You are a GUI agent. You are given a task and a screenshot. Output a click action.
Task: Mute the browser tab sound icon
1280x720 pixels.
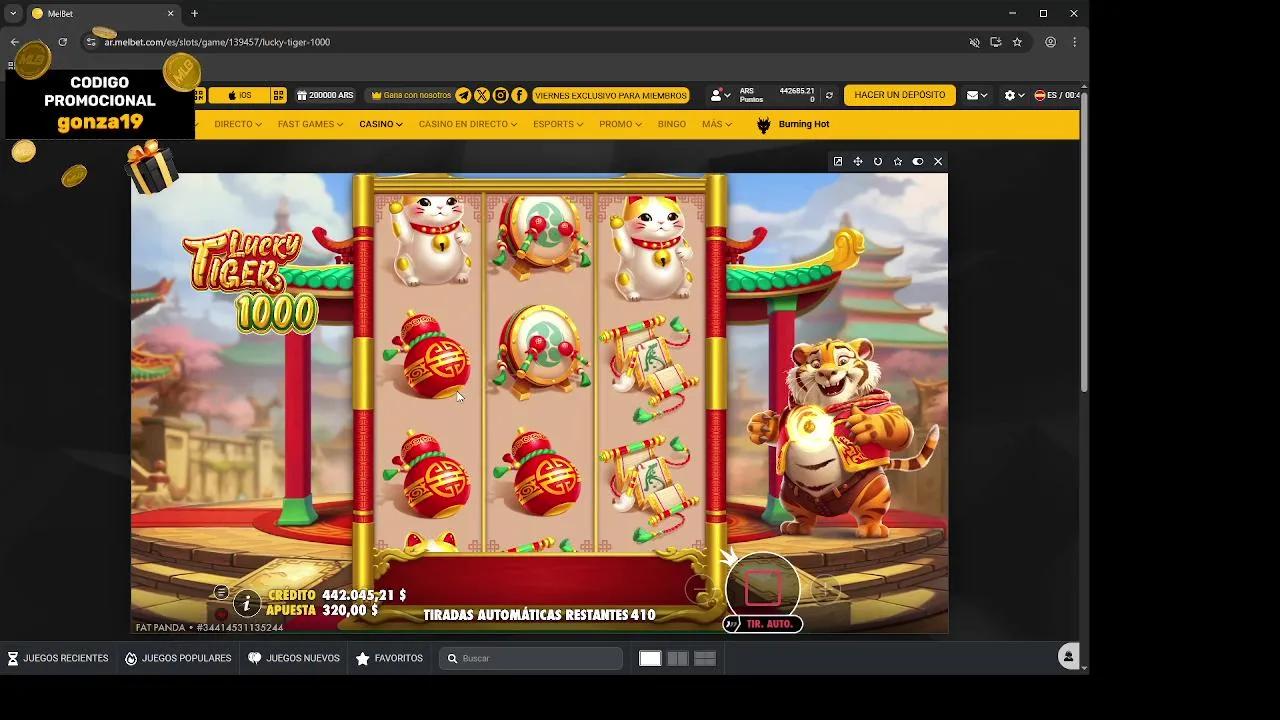(974, 42)
